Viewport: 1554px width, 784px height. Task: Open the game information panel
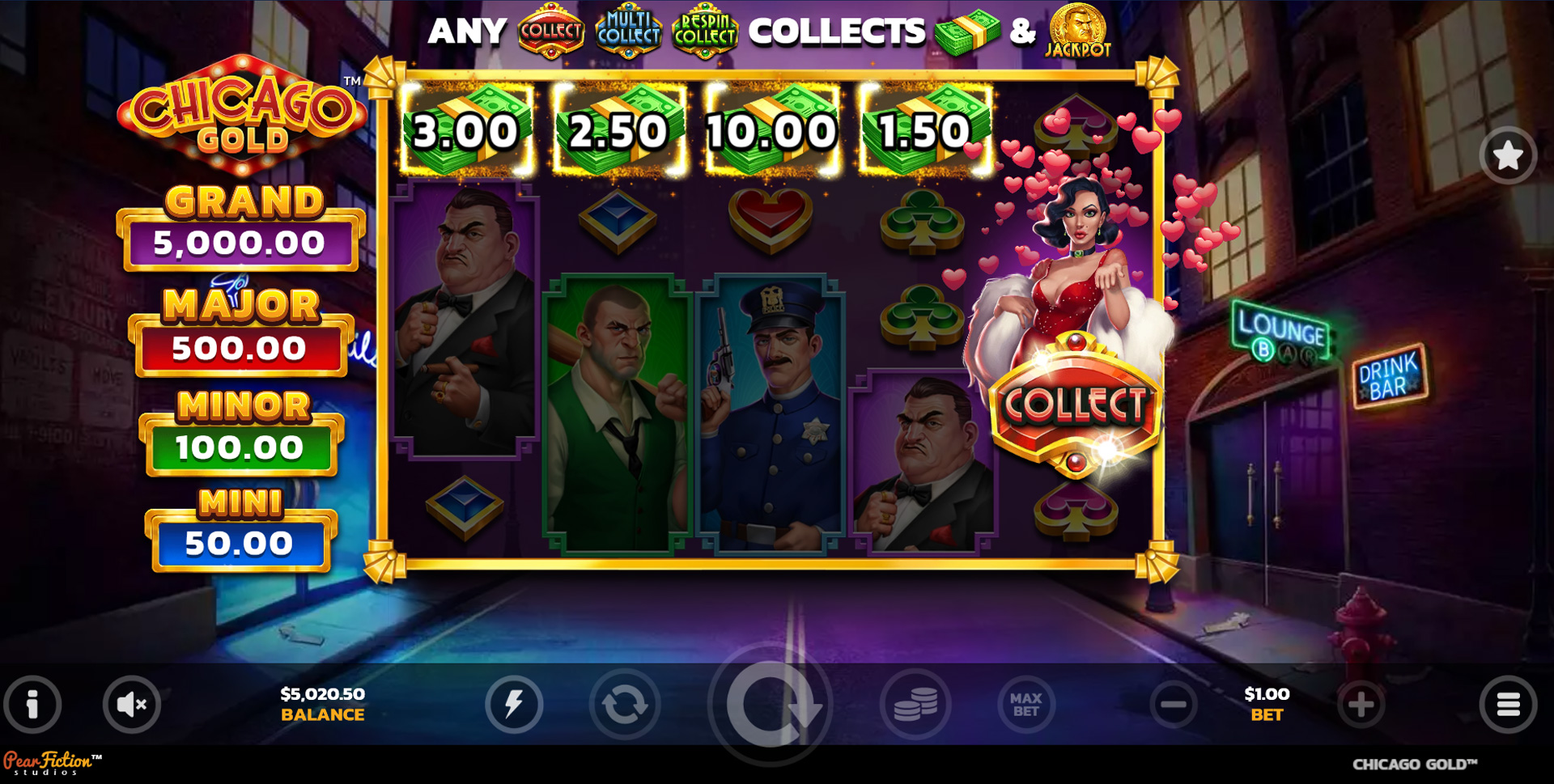(32, 704)
